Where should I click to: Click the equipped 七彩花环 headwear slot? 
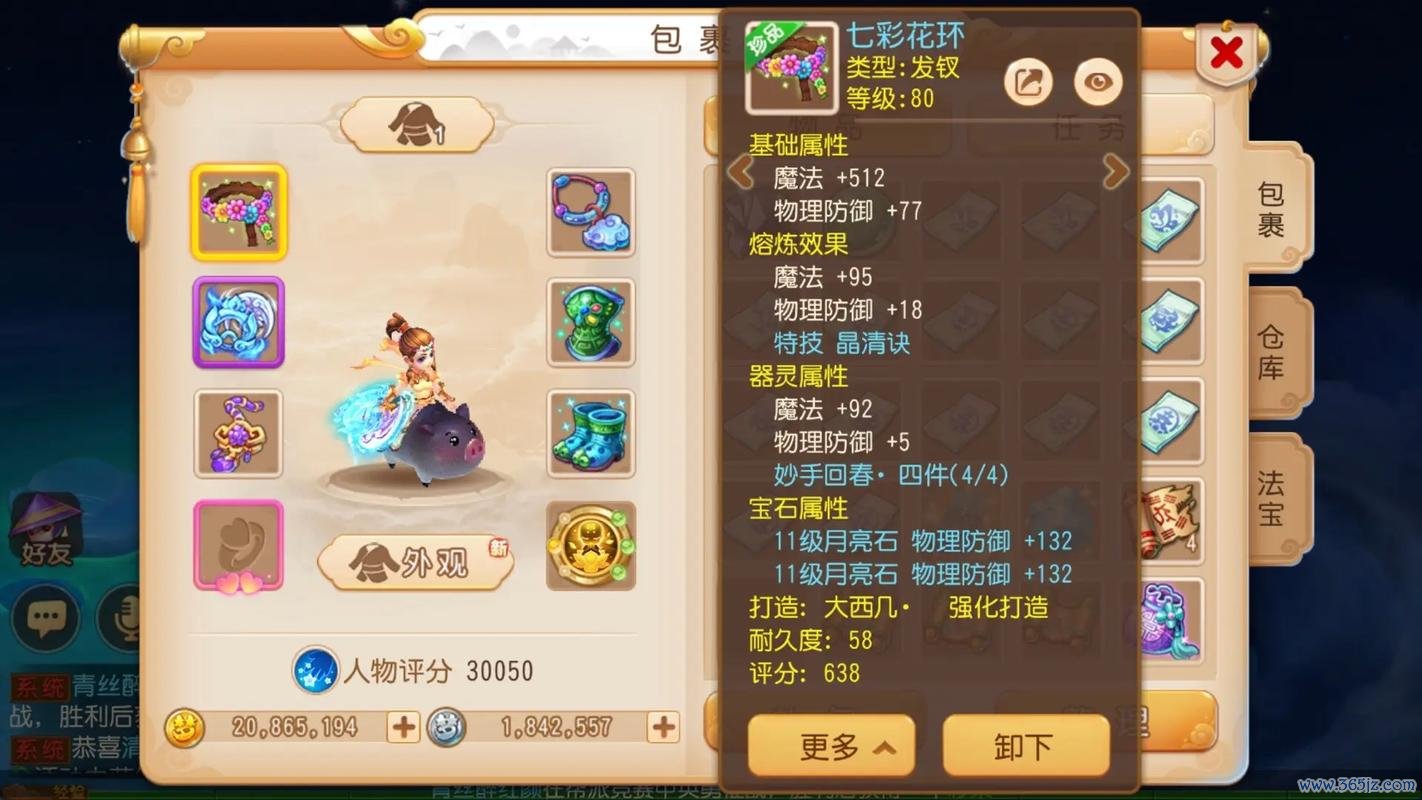[238, 213]
